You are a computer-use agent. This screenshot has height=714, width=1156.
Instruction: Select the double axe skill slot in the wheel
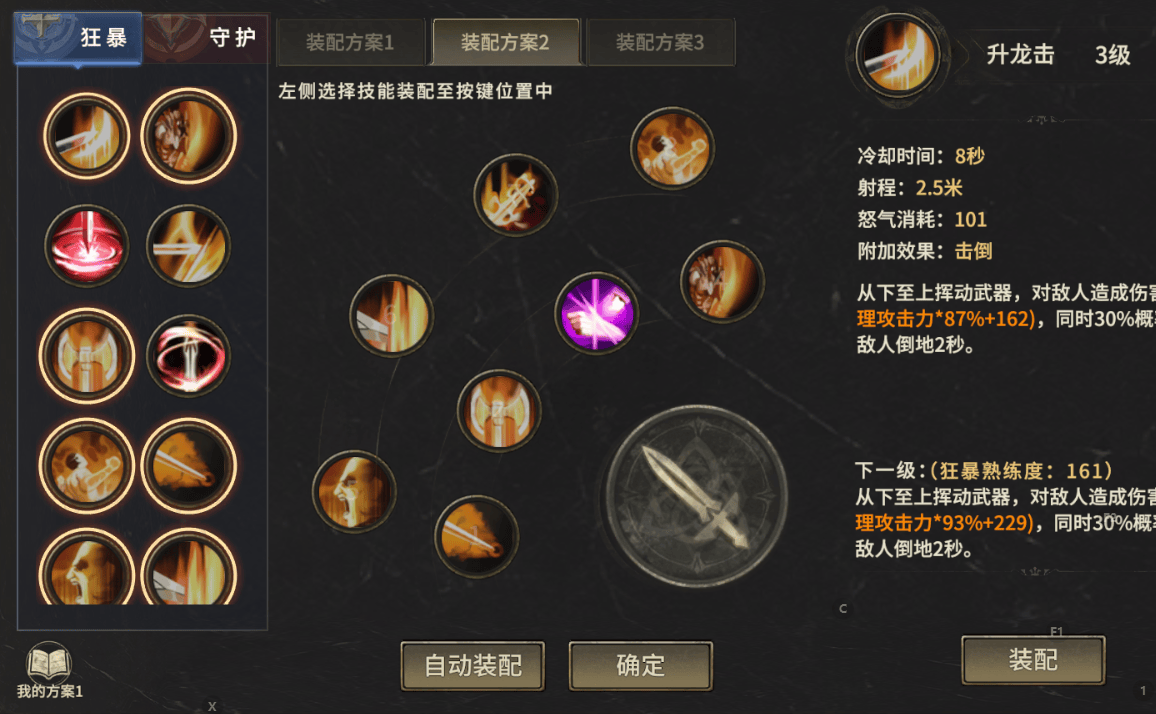tap(499, 410)
